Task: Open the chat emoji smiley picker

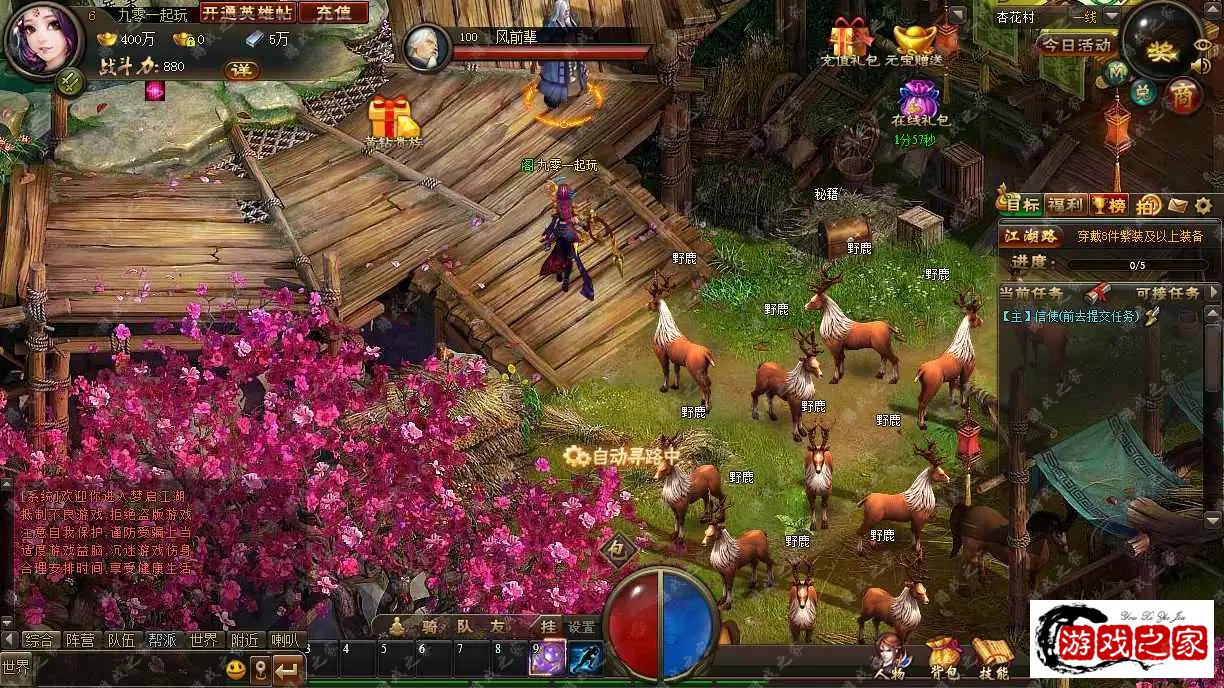Action: 236,668
